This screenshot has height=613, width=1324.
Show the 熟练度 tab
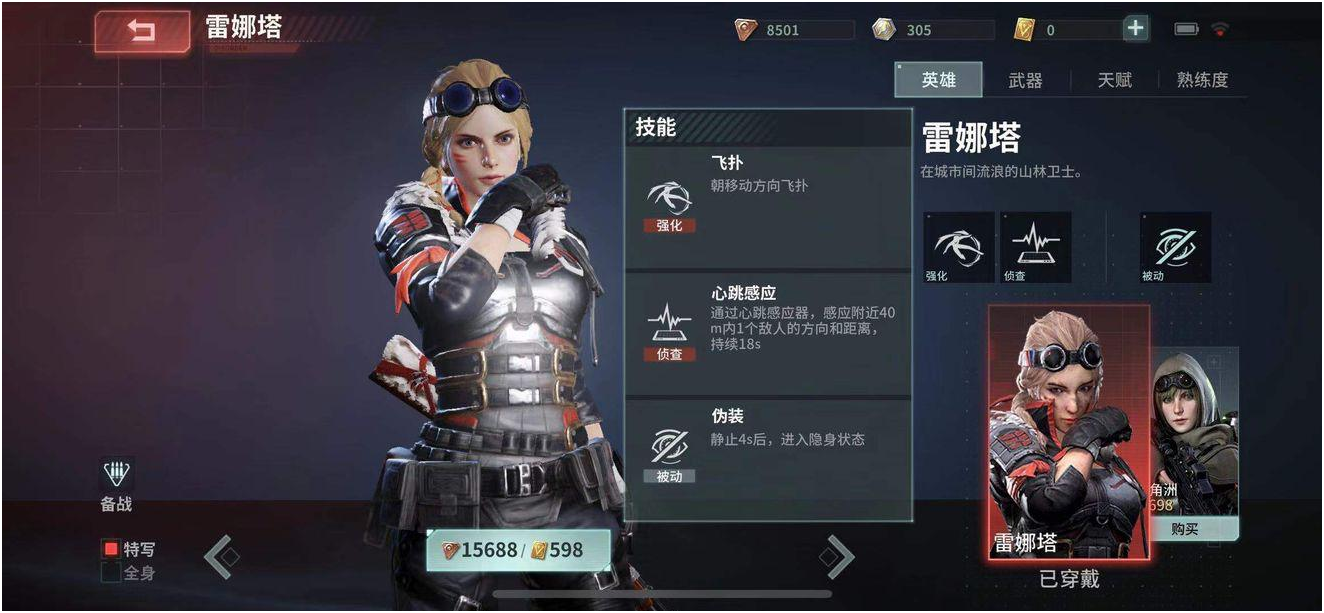1202,80
